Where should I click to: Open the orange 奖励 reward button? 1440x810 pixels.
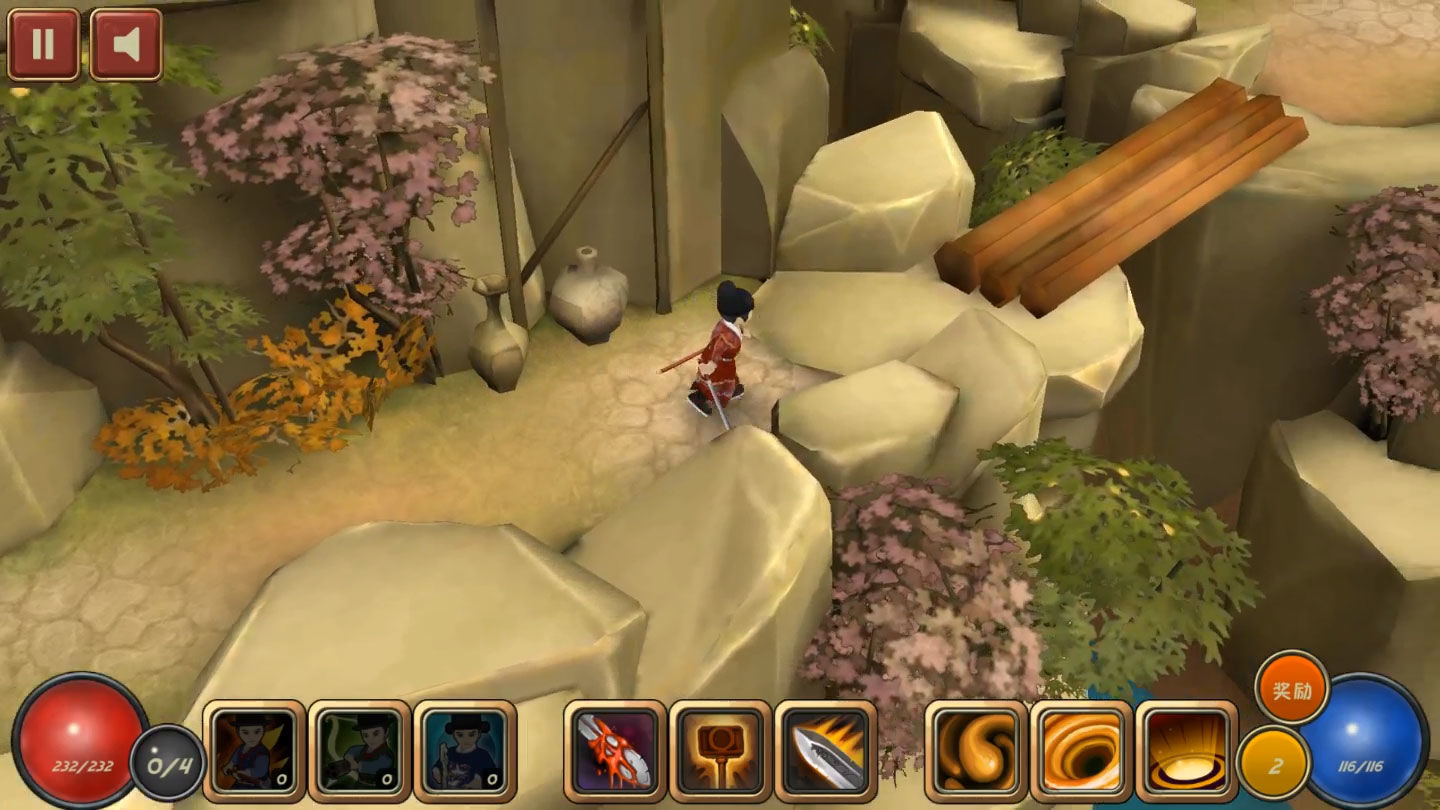pyautogui.click(x=1292, y=688)
